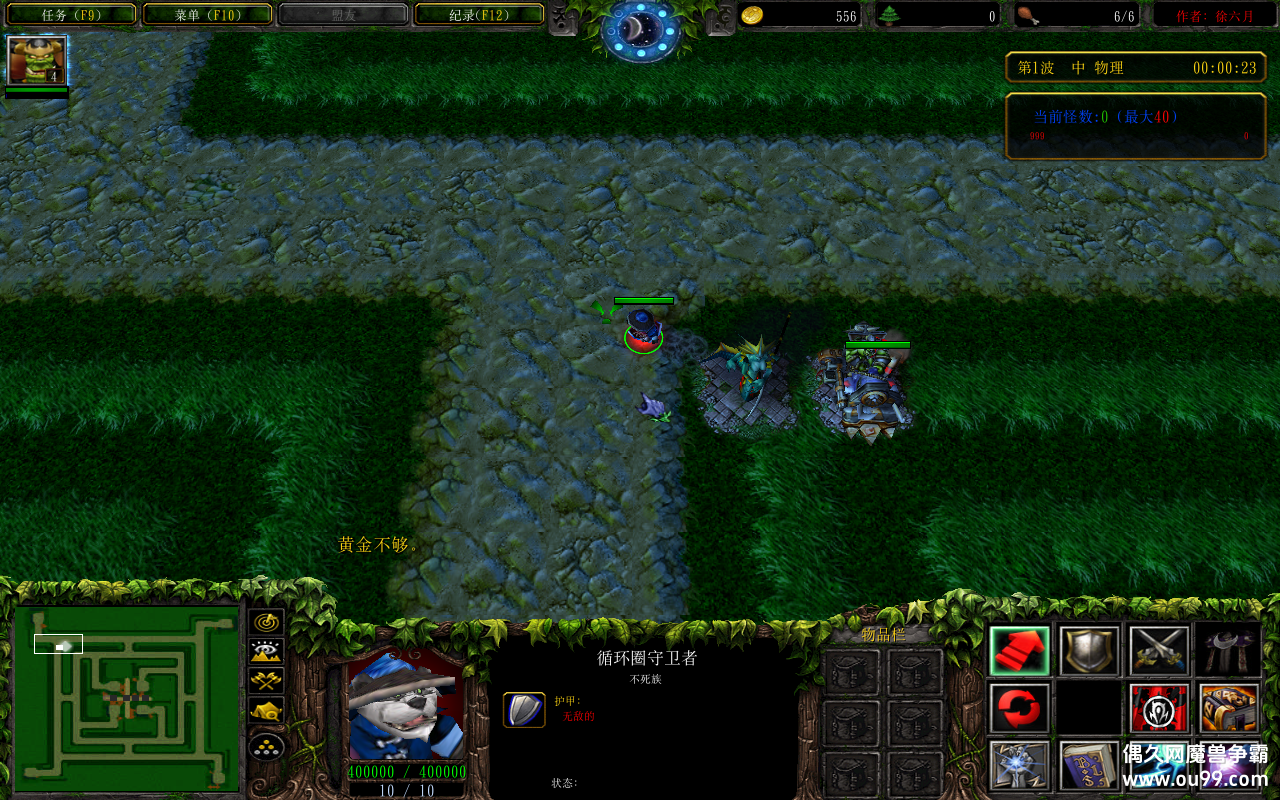Click the minimap maze overview
Viewport: 1280px width, 800px height.
[x=127, y=696]
